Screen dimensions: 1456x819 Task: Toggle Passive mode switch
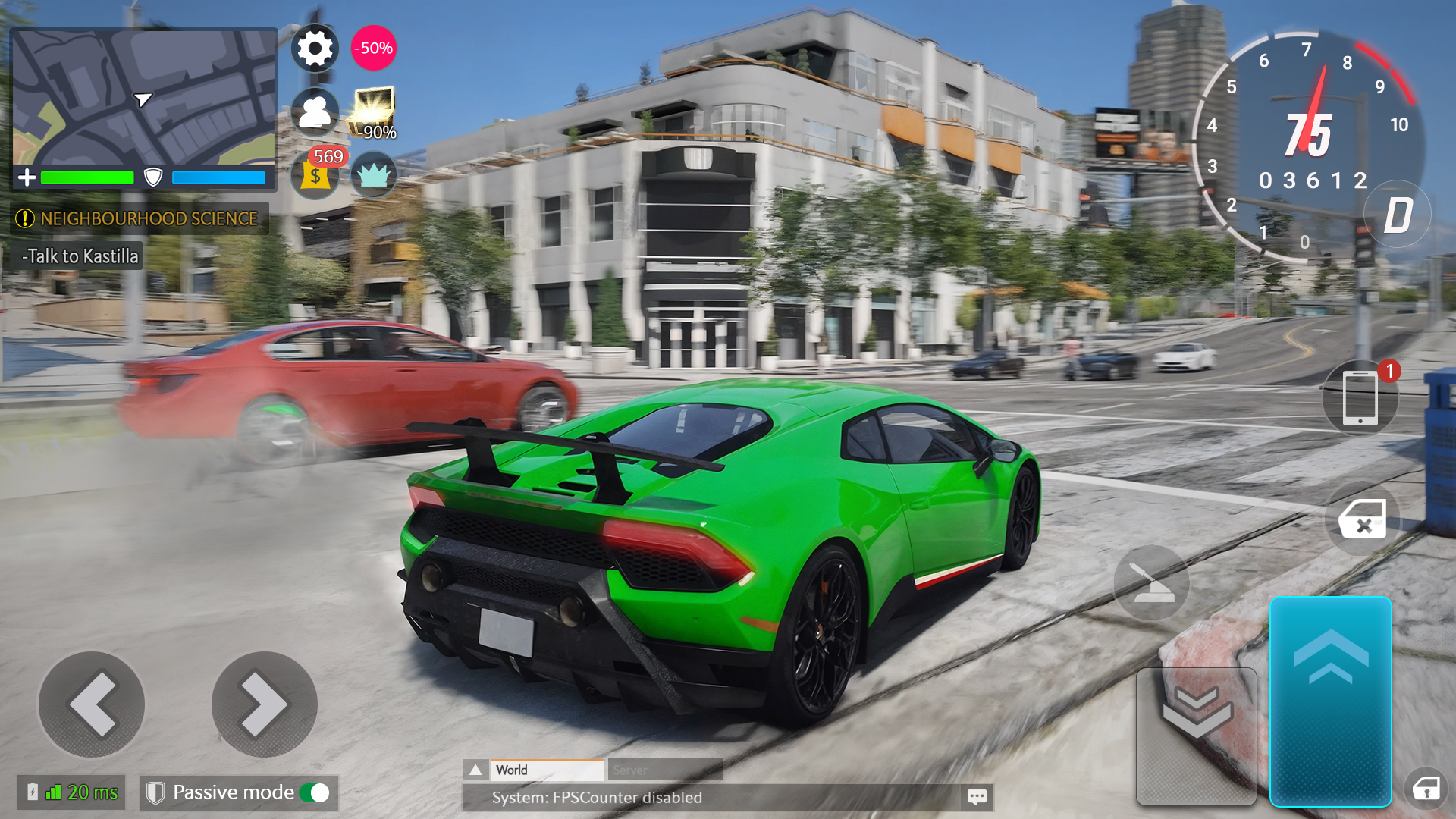click(x=315, y=793)
